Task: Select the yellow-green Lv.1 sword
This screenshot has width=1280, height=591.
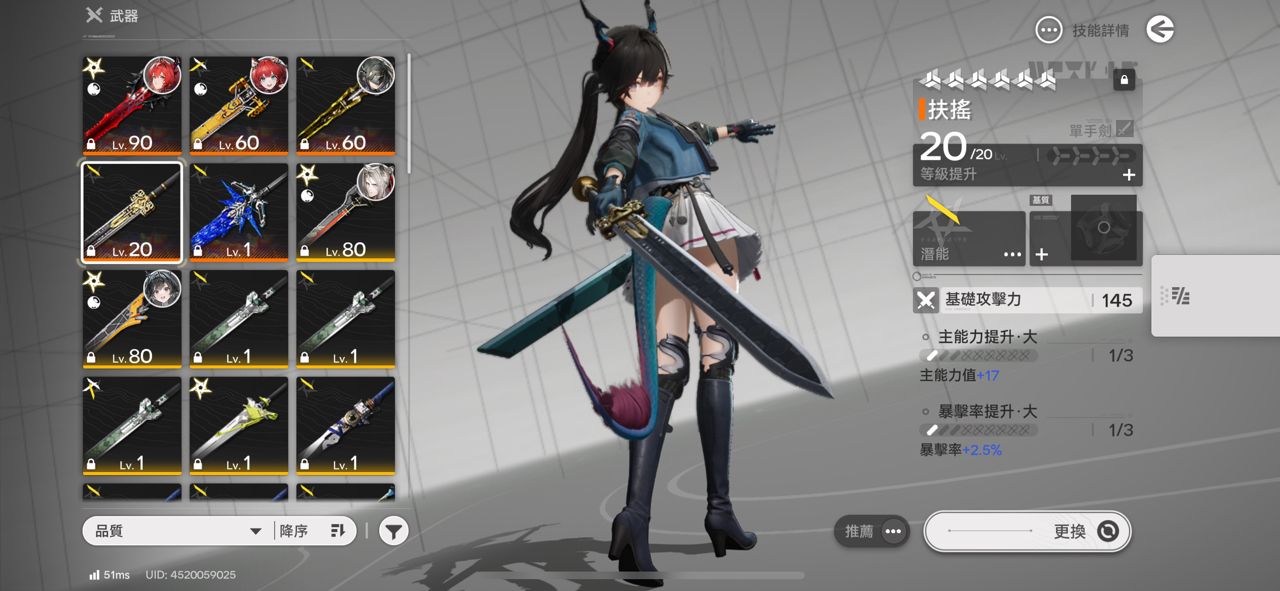Action: (239, 425)
